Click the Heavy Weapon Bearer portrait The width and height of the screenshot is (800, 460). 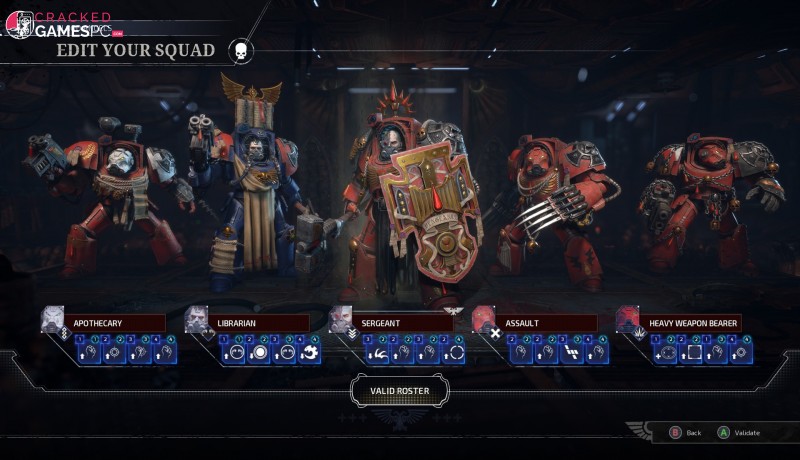tap(628, 319)
